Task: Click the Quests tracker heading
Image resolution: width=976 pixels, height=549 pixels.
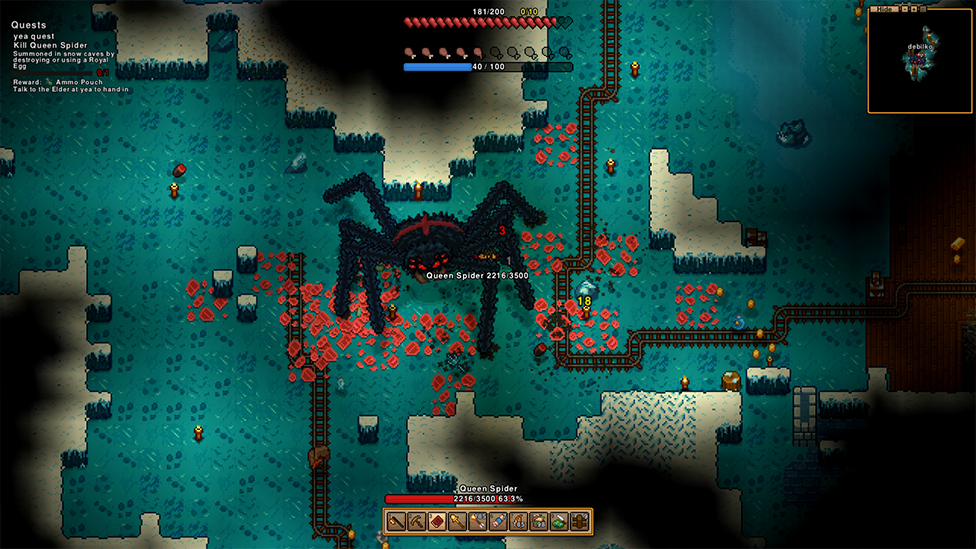Action: coord(29,25)
